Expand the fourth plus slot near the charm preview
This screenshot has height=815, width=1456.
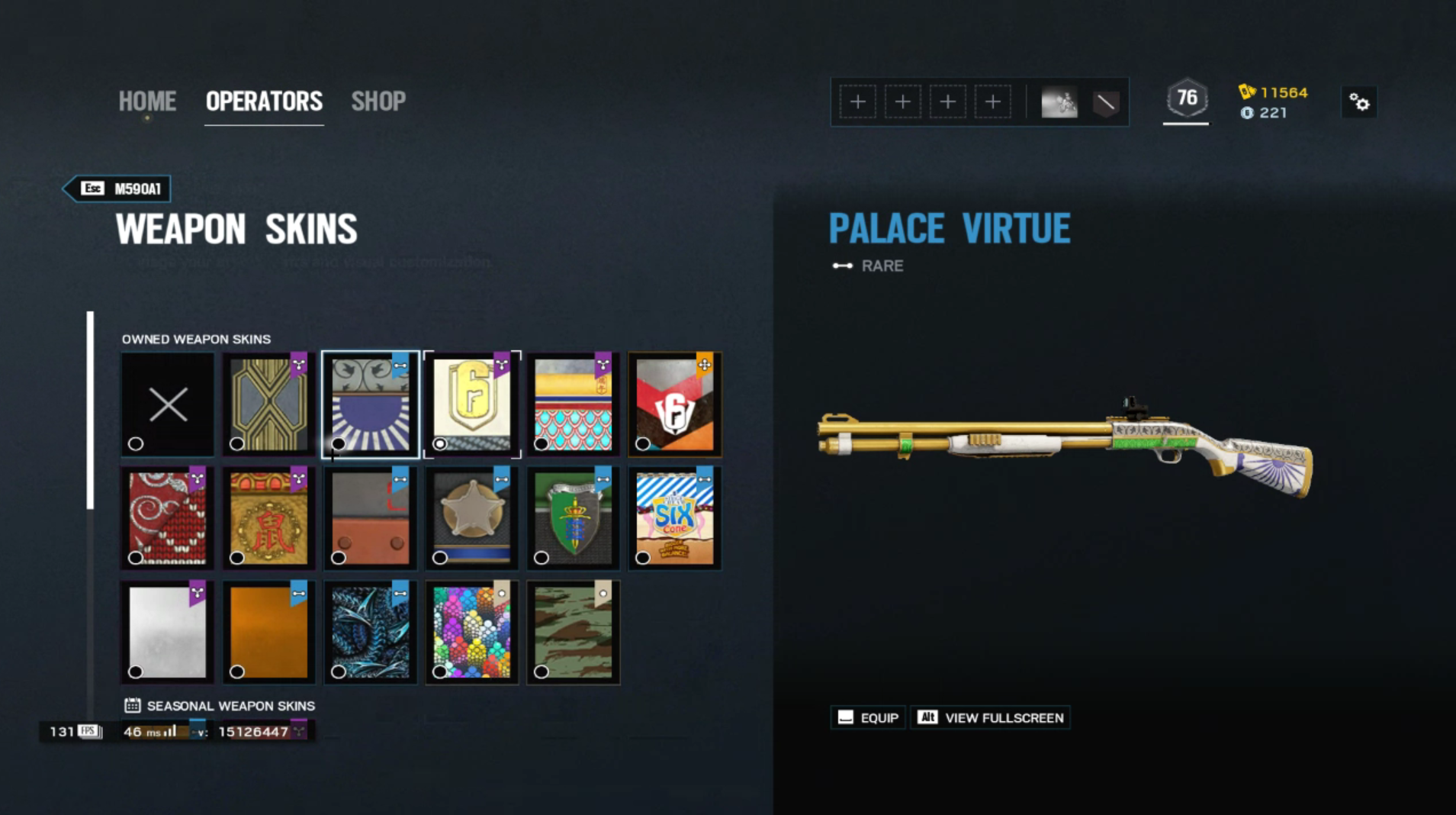click(994, 101)
